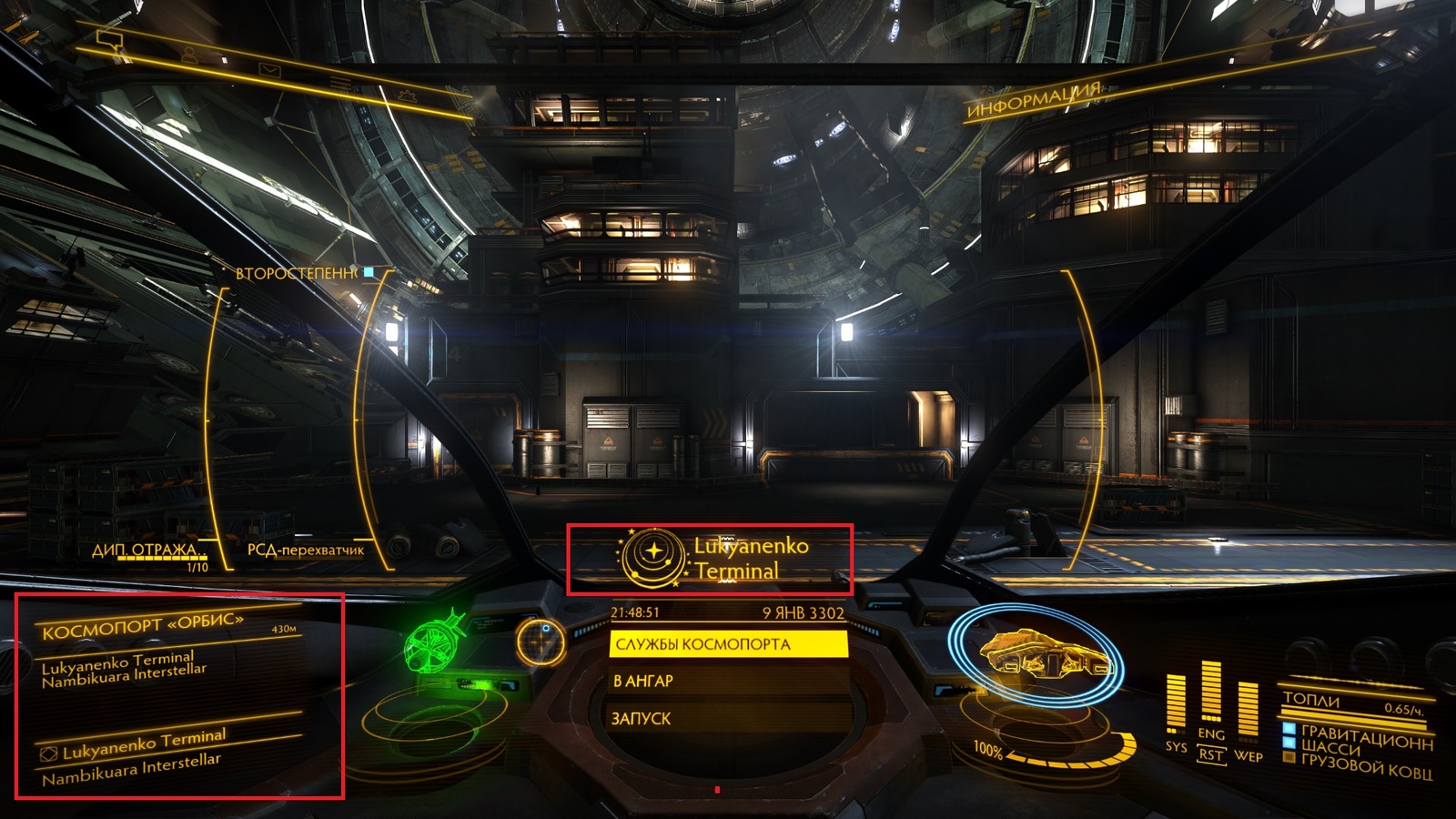Viewport: 1456px width, 819px height.
Task: Click the КОСМОПОРТ «ОРБИС» header
Action: pos(143,626)
